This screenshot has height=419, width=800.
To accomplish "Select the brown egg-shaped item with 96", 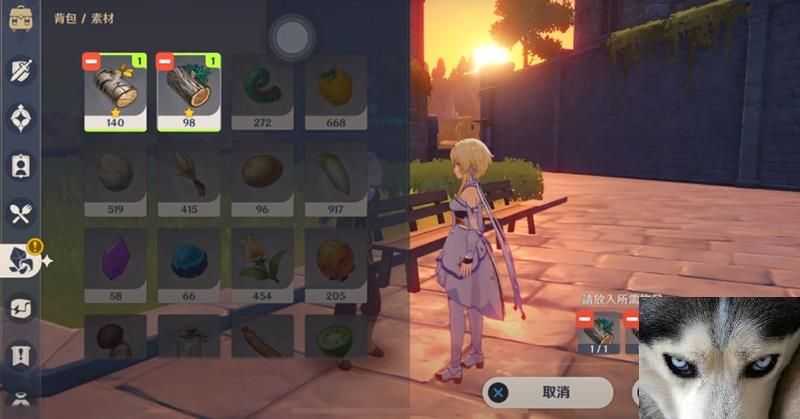I will tap(263, 176).
